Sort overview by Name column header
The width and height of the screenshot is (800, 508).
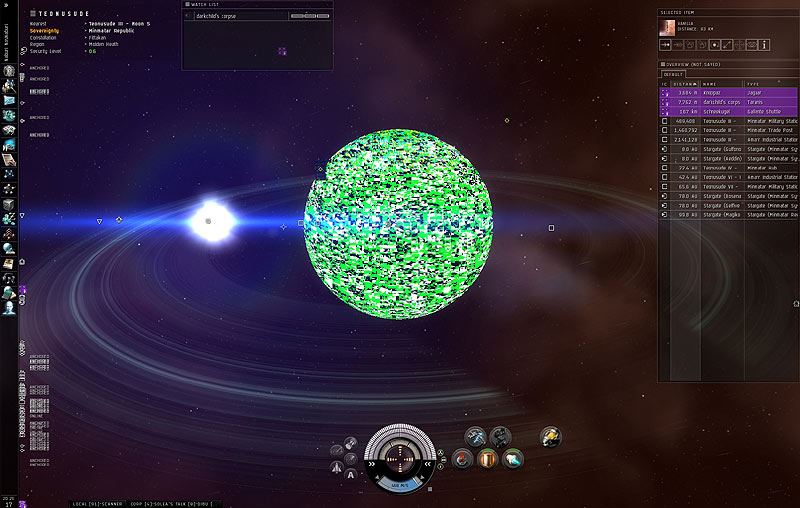point(720,83)
